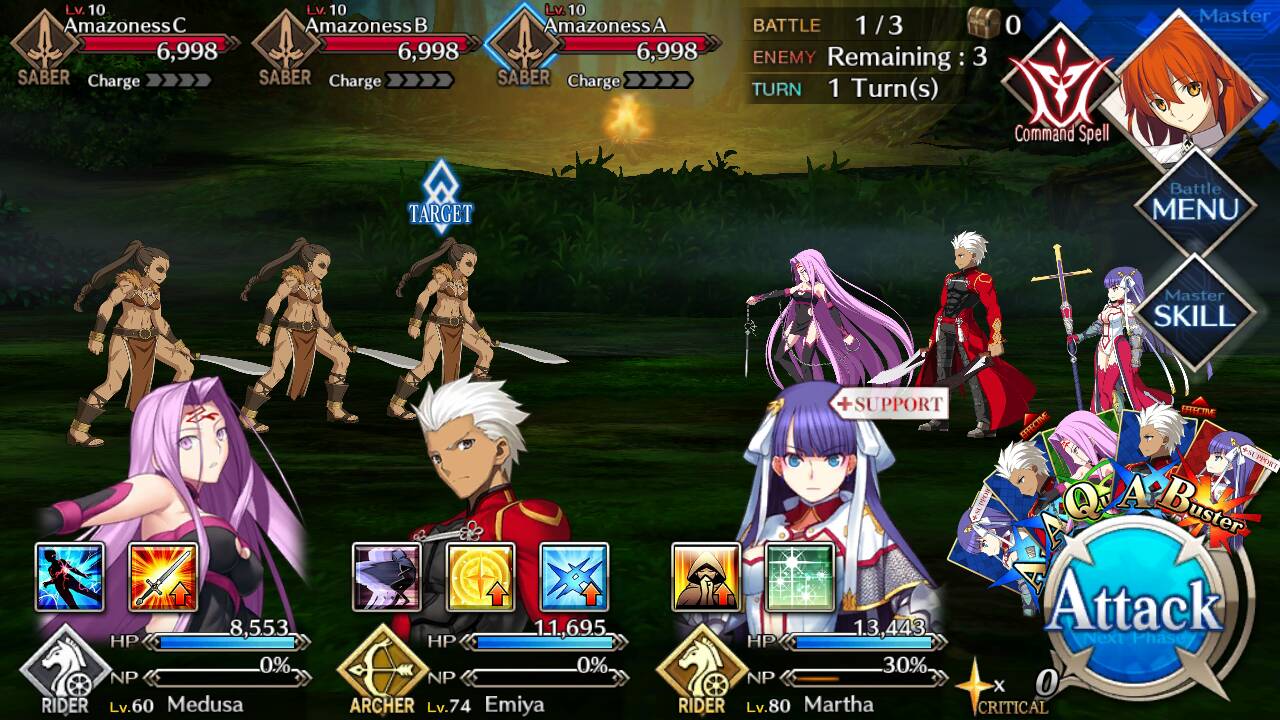Use Emiya's purple running-figure skill
The width and height of the screenshot is (1280, 720).
pos(387,577)
